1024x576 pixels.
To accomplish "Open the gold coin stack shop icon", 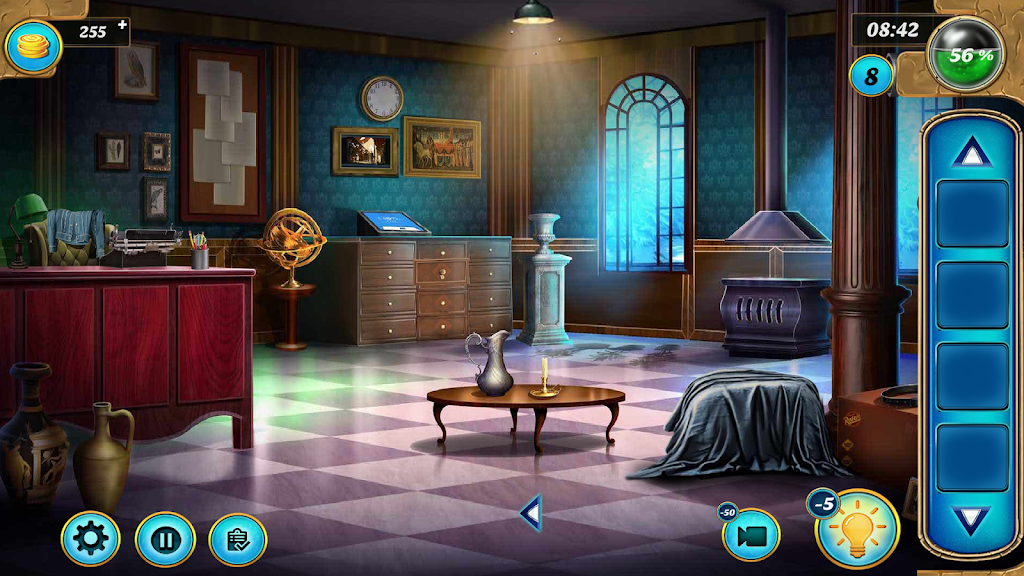I will [x=31, y=44].
